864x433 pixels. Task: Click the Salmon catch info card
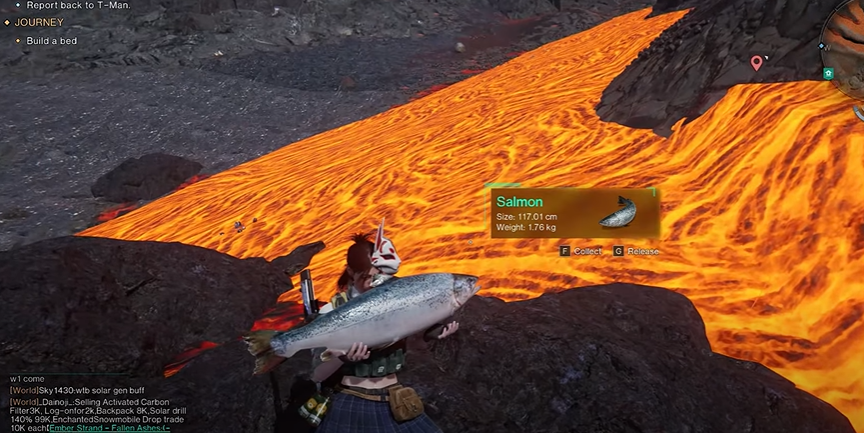coord(573,212)
